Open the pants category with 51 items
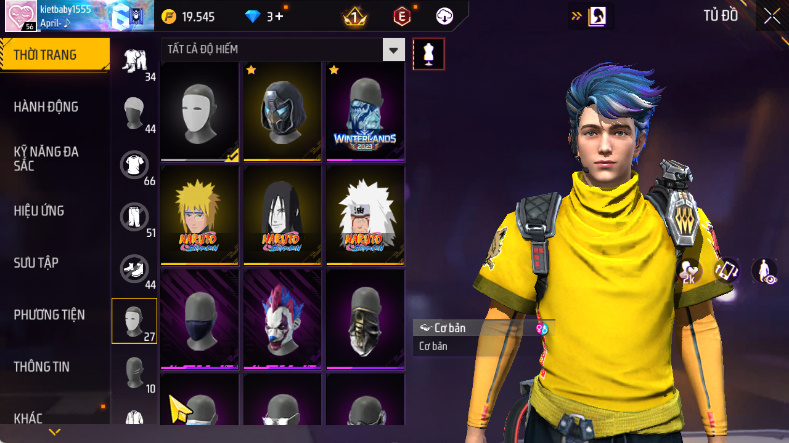The width and height of the screenshot is (789, 443). pos(133,216)
